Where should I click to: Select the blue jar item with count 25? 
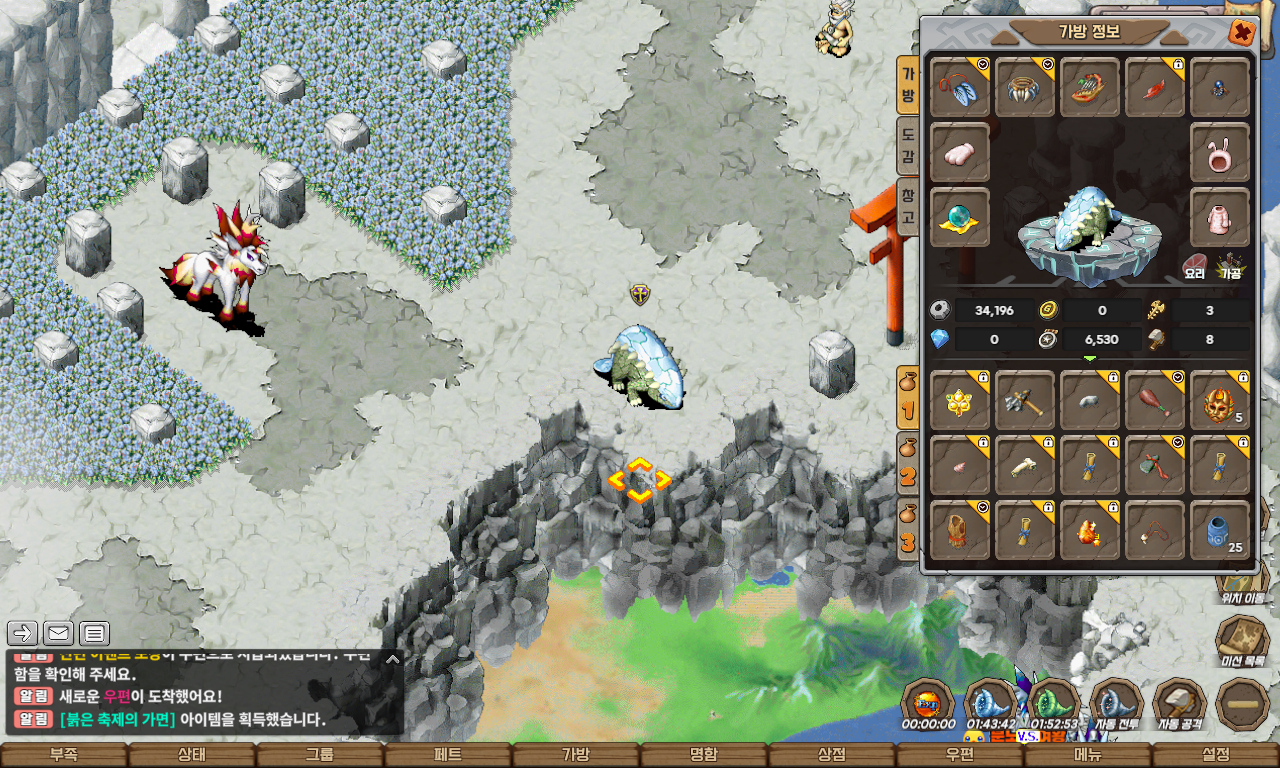(x=1220, y=531)
